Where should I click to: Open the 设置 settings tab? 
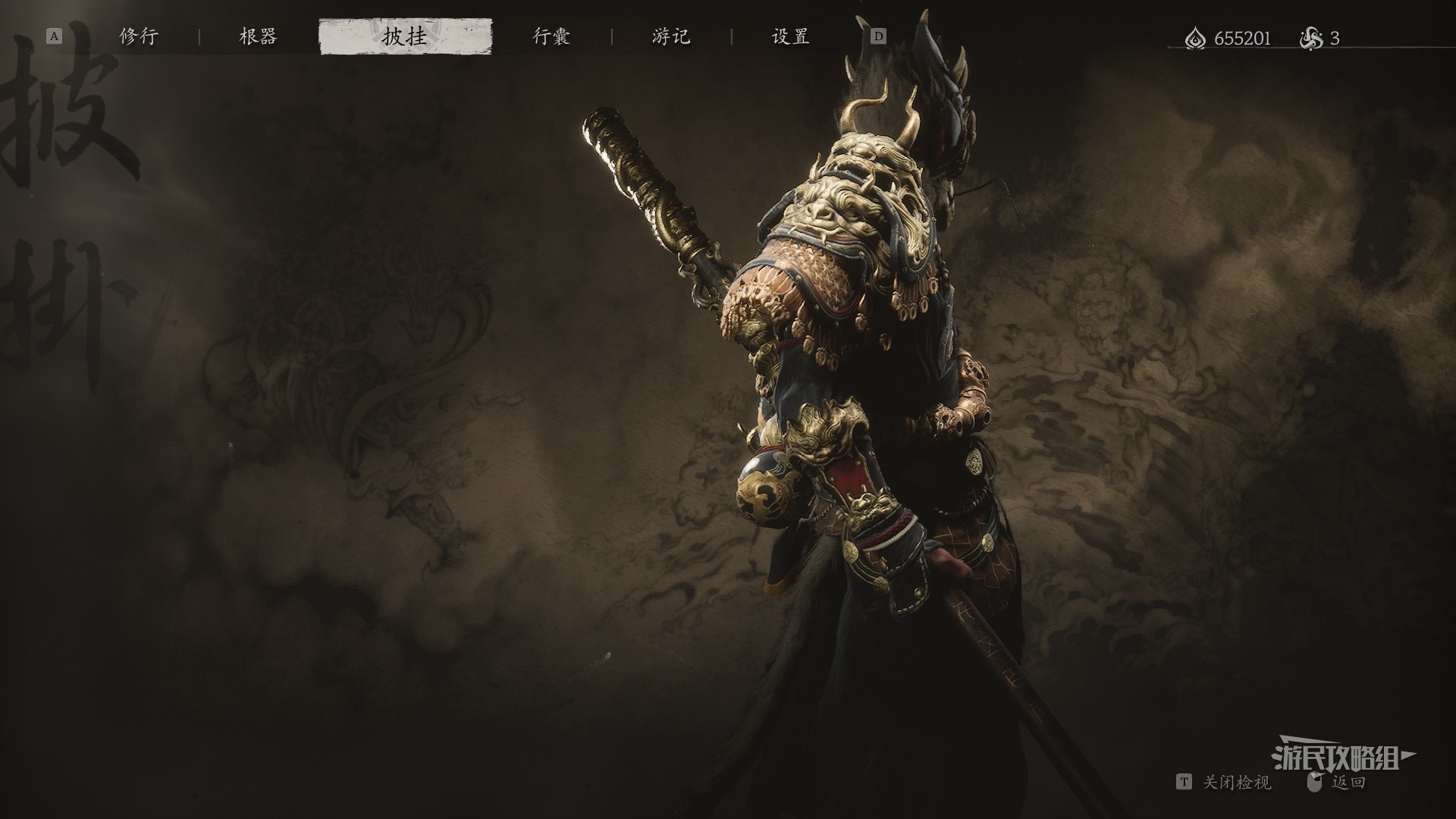790,36
